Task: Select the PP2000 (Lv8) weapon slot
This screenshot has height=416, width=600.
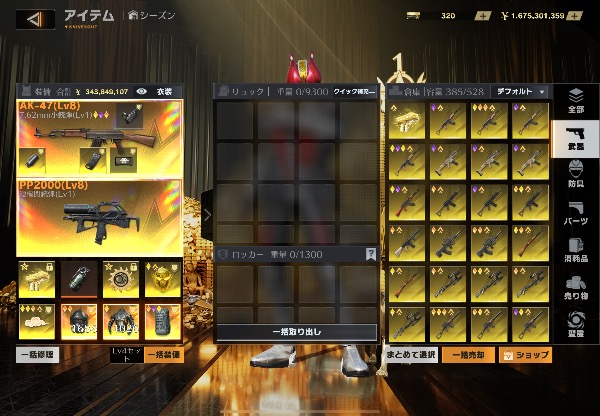Action: (x=98, y=215)
